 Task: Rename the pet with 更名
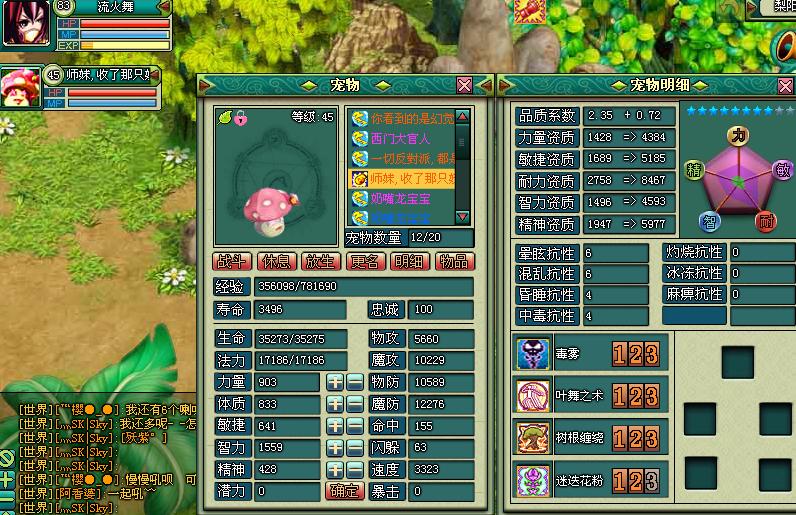tap(364, 261)
